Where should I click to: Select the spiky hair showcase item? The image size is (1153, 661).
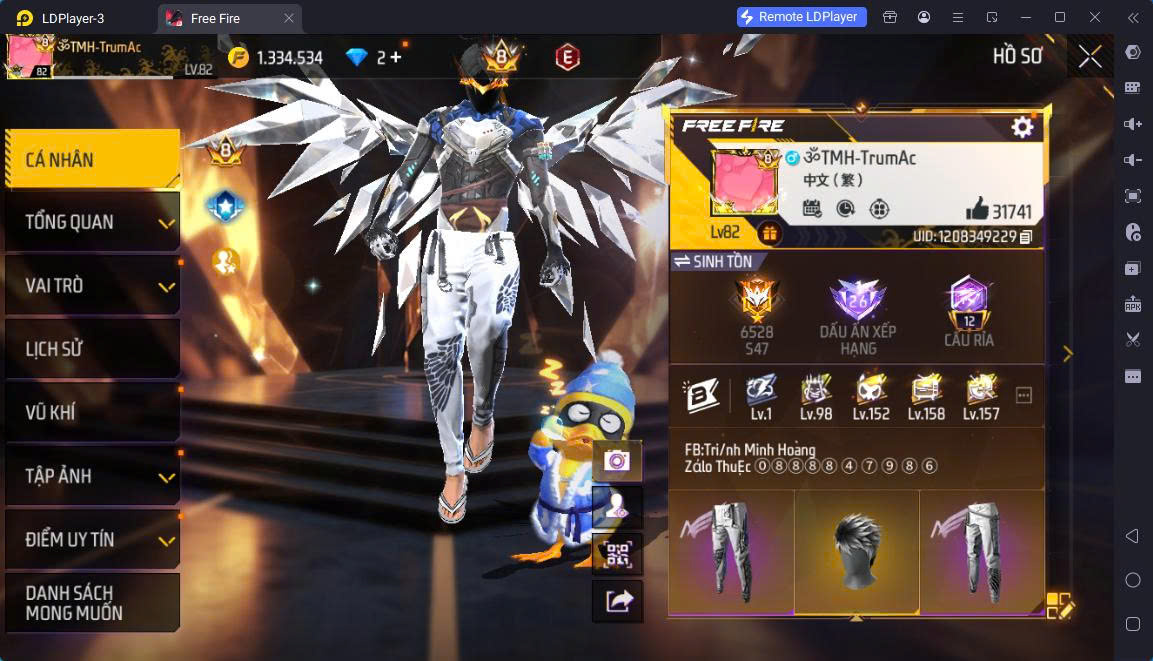point(856,551)
